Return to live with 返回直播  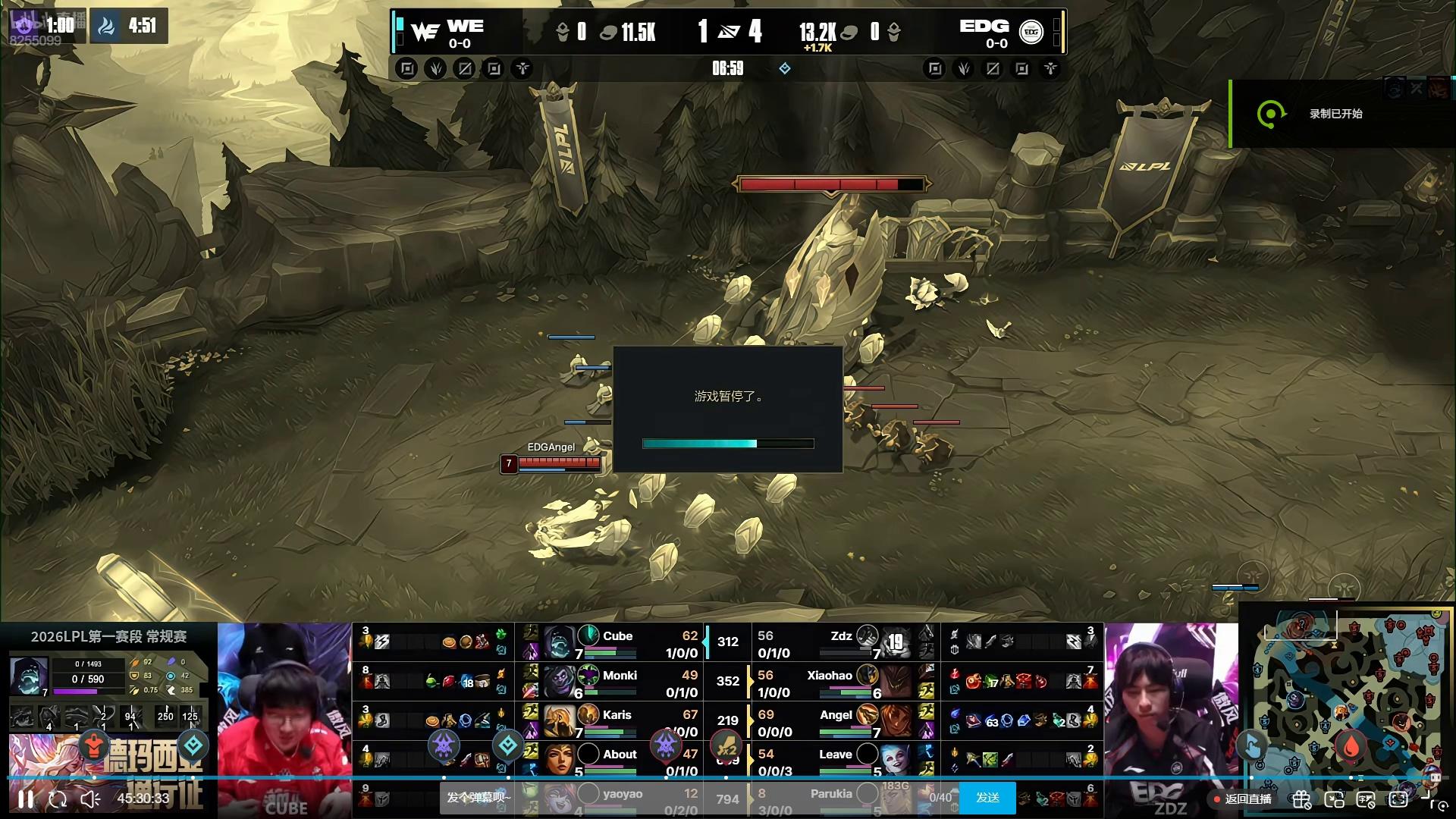pyautogui.click(x=1242, y=799)
